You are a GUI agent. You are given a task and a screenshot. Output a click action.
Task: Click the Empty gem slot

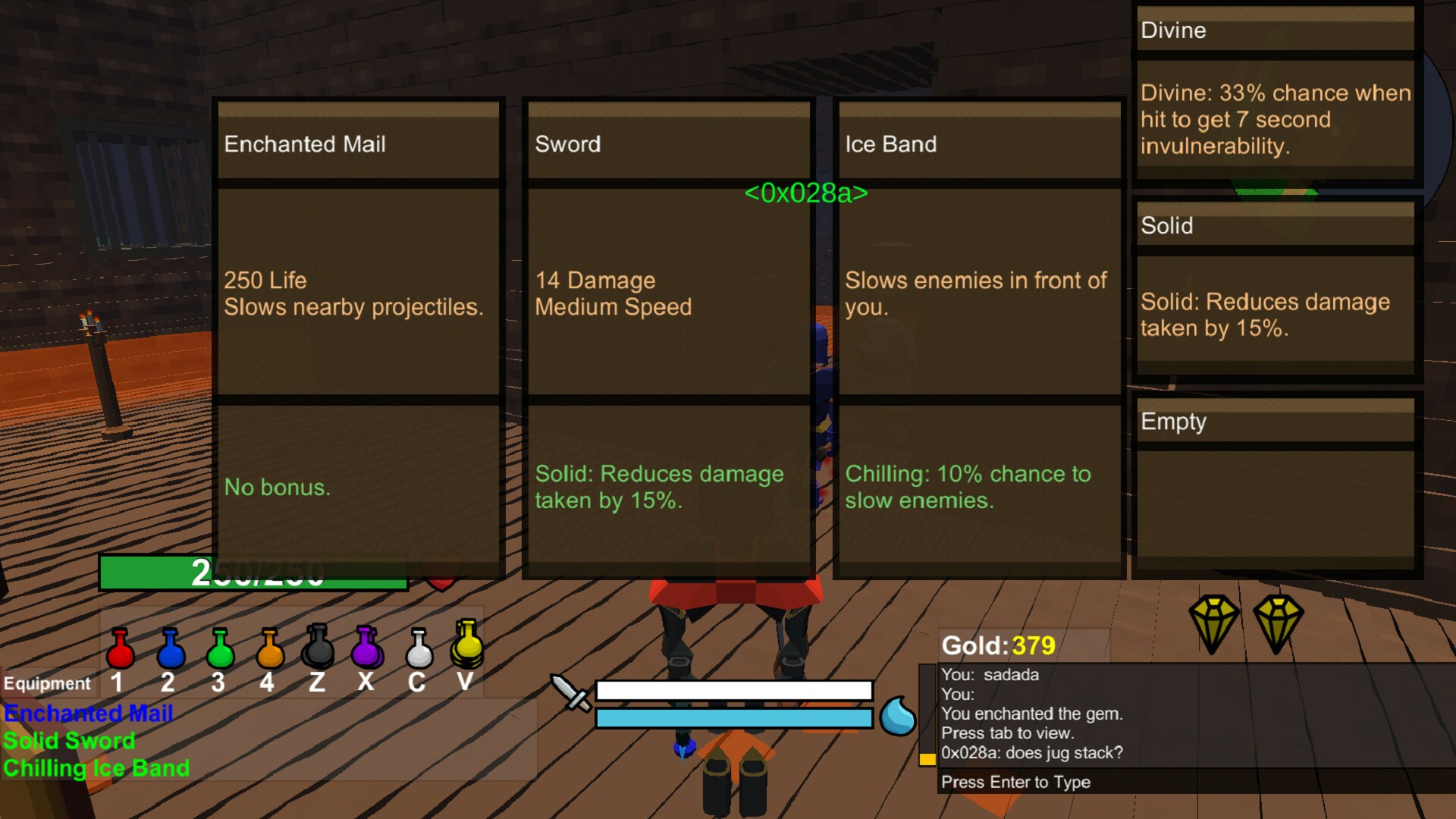(x=1276, y=484)
